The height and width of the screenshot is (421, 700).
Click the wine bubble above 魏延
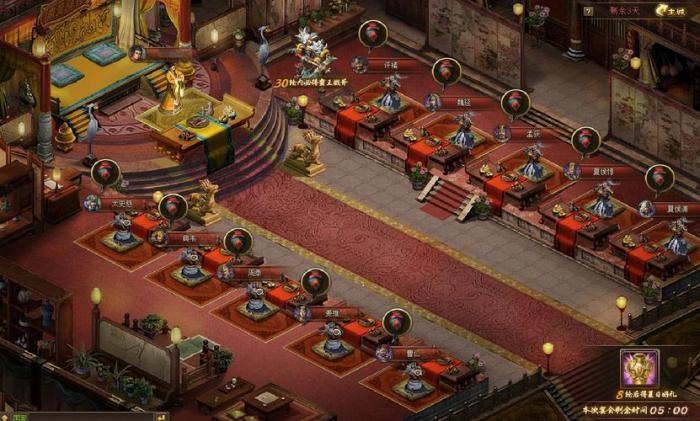pos(446,71)
